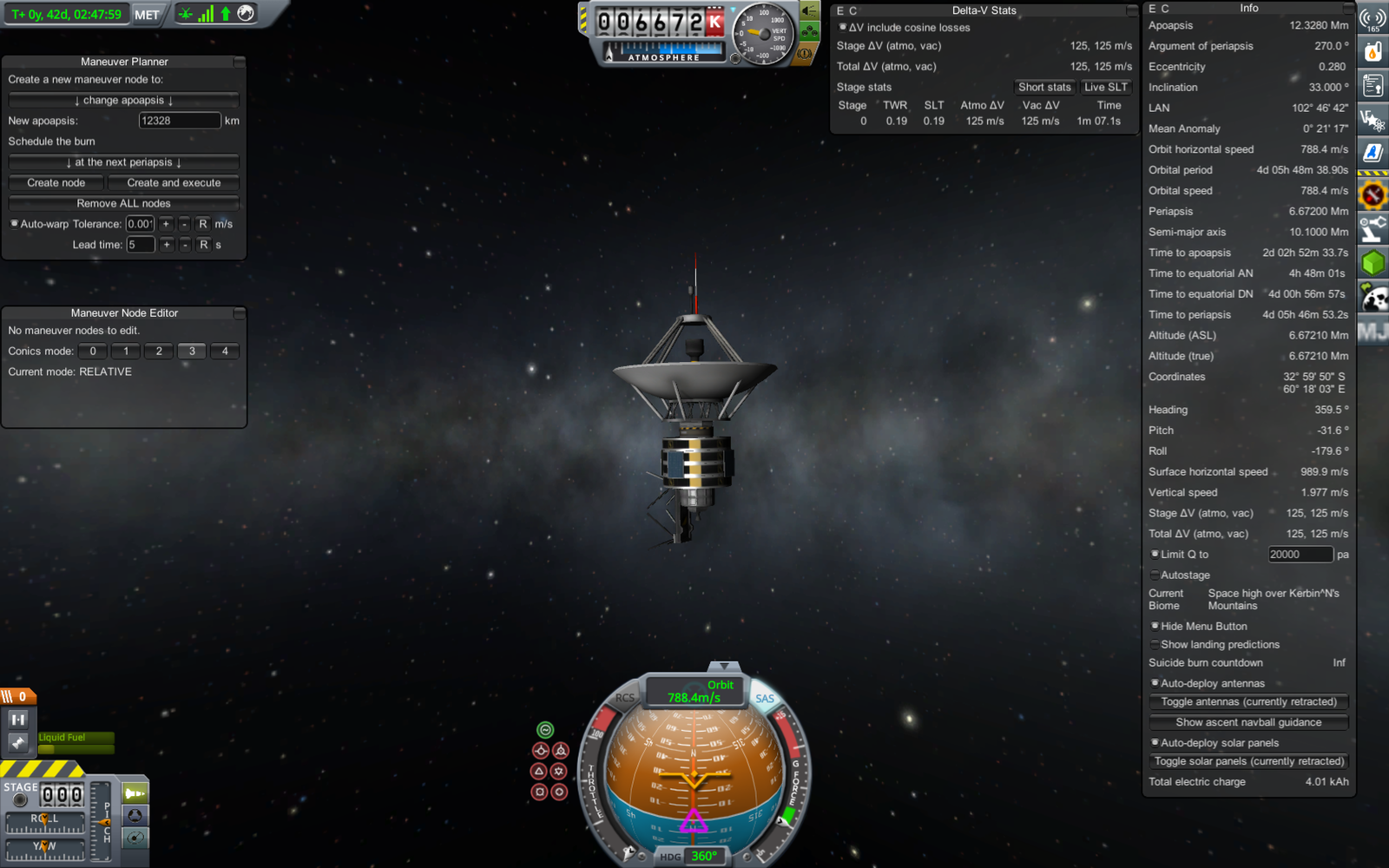
Task: Toggle the SAS indicator on navball
Action: 764,699
